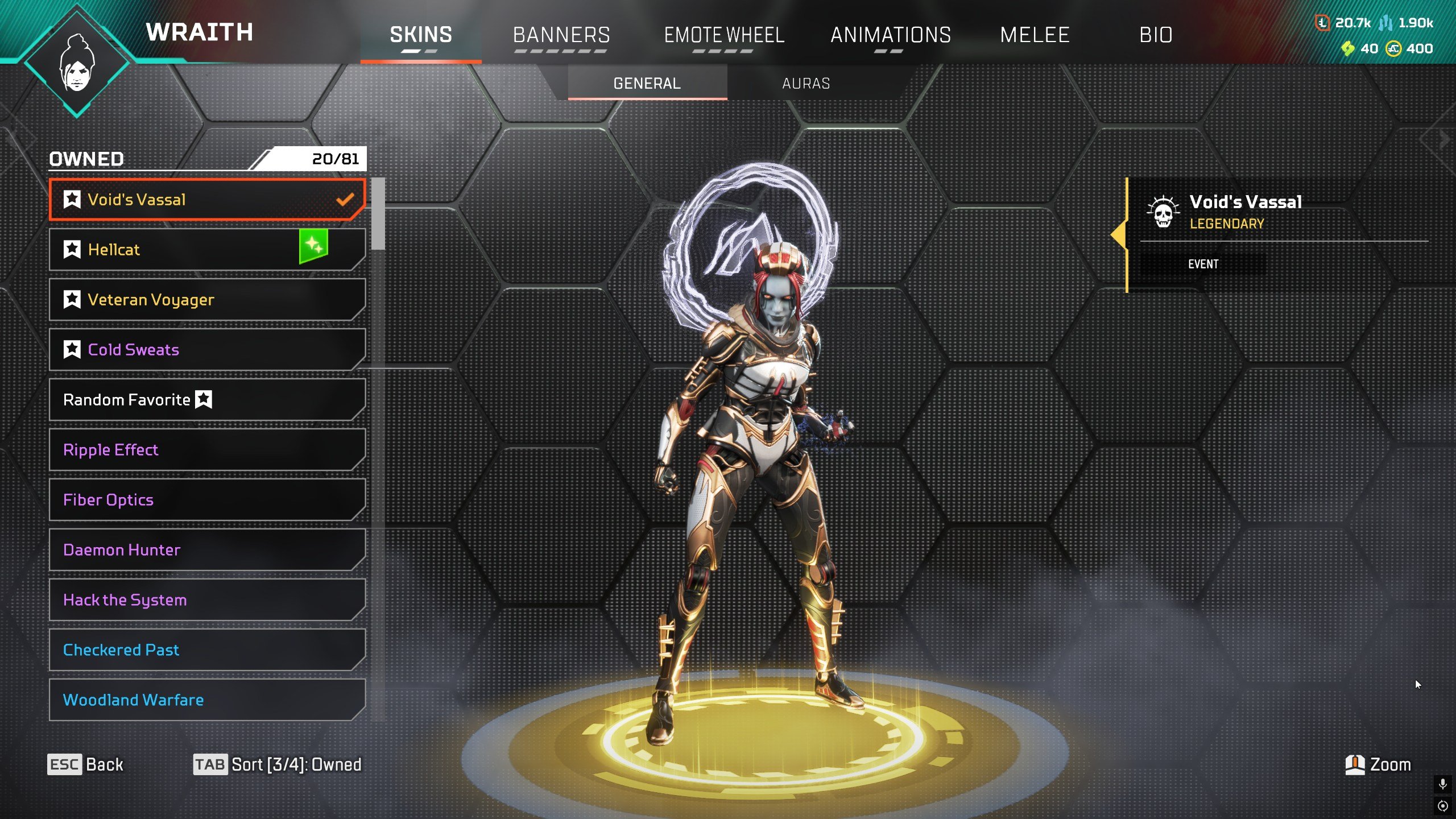Choose the Hack the System skin
Screen dimensions: 1456x819
[207, 600]
